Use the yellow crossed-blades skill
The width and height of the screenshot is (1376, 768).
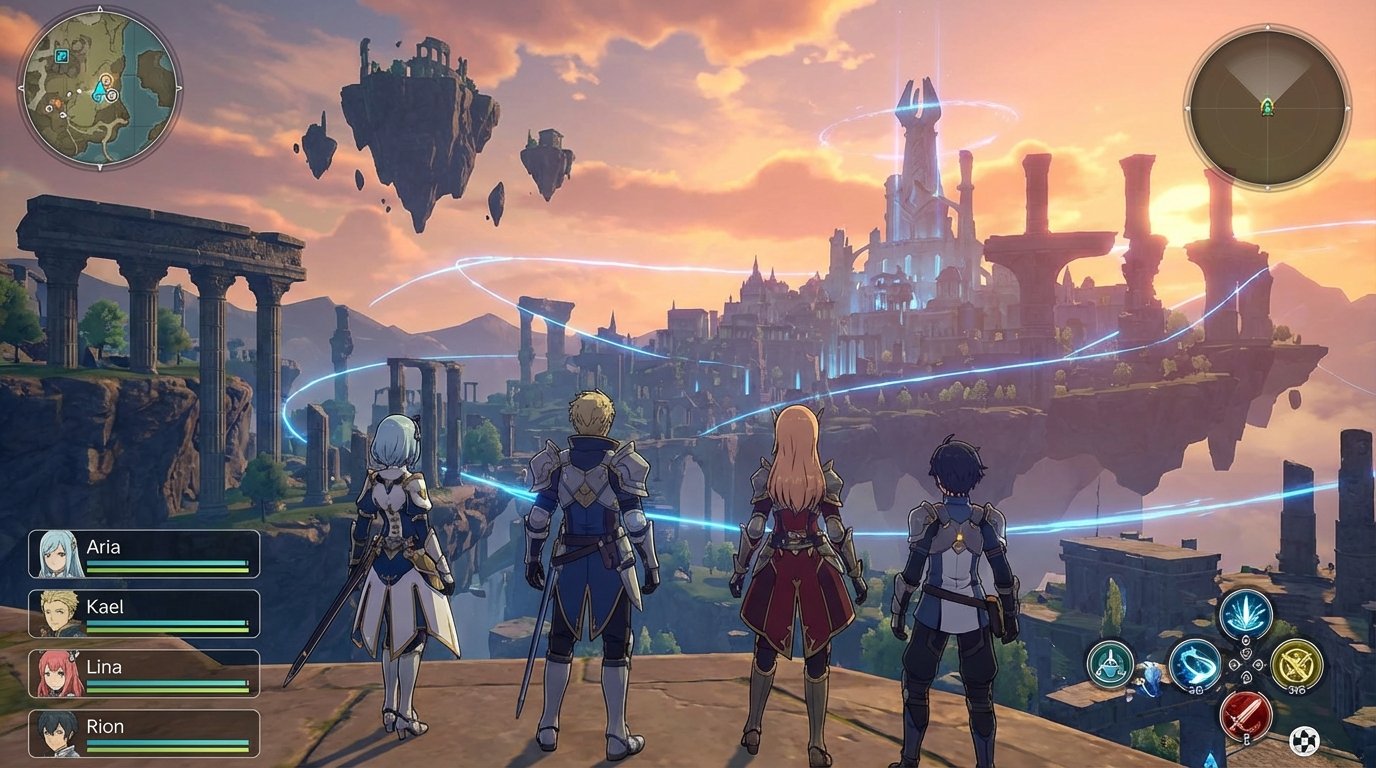1296,666
